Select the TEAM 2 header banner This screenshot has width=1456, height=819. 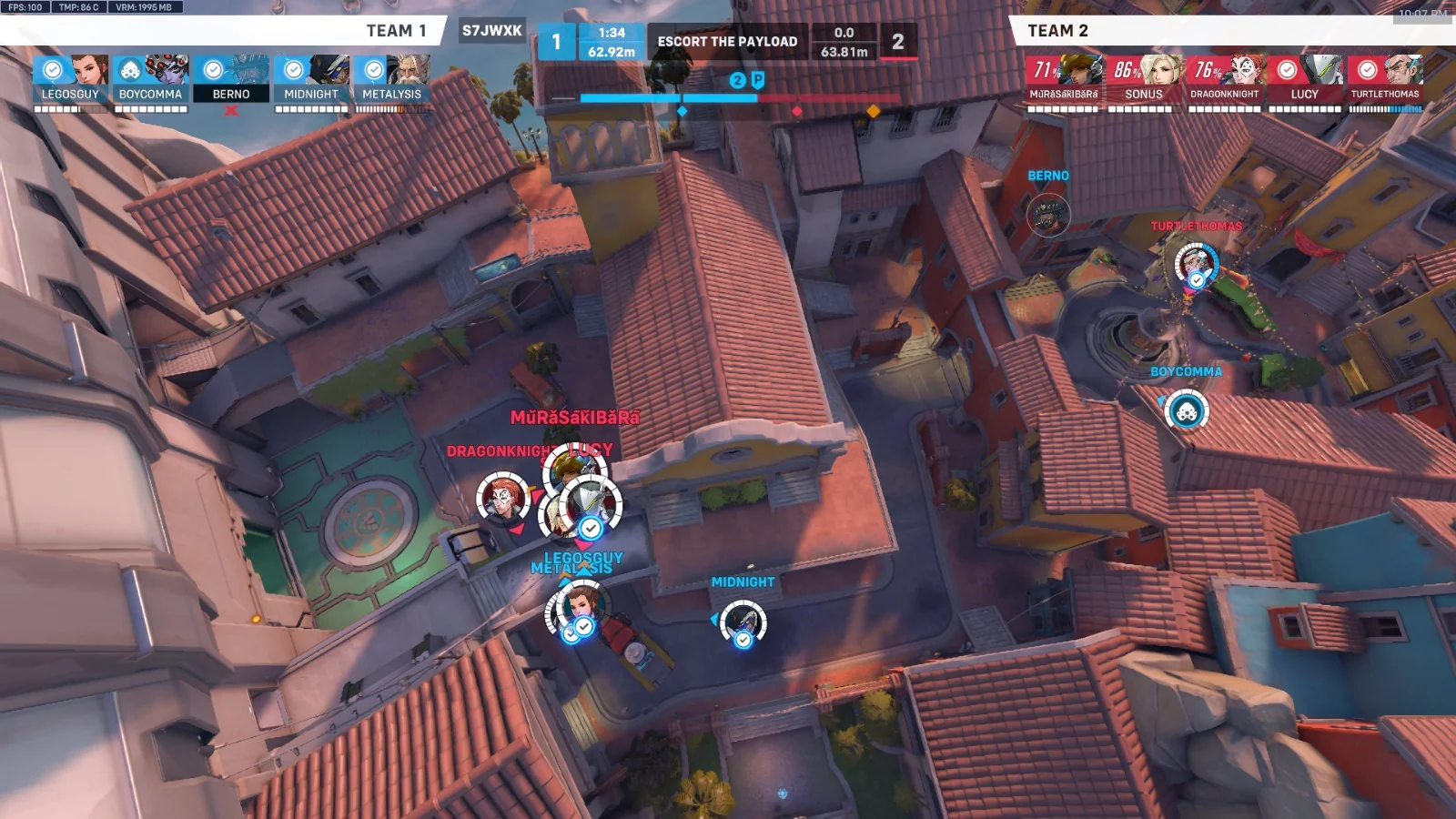[x=1057, y=30]
